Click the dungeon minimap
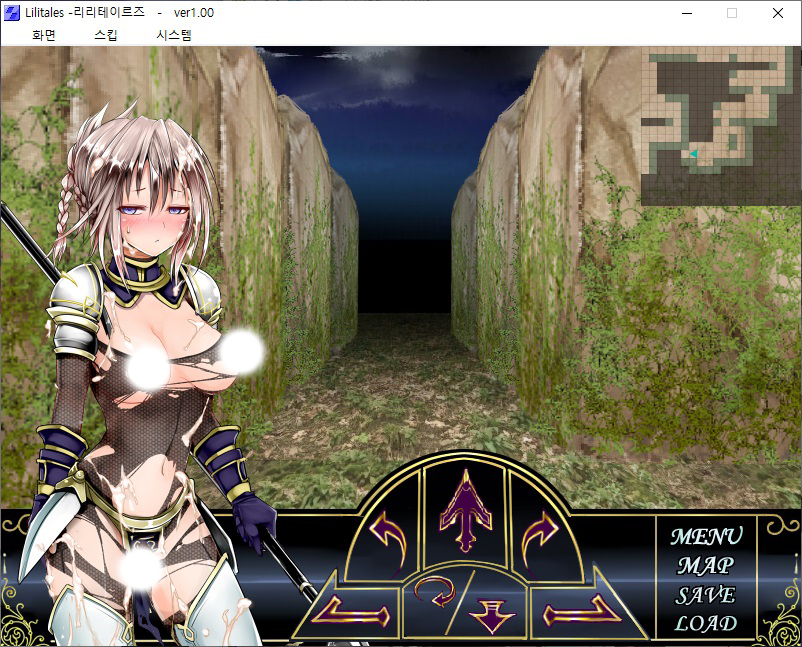 coord(719,126)
